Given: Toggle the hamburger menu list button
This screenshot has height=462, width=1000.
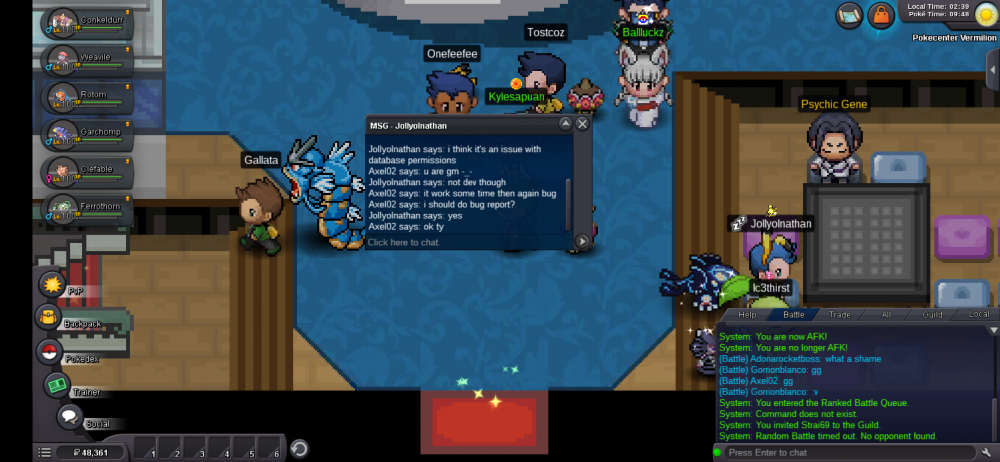Looking at the screenshot, I should click(45, 453).
